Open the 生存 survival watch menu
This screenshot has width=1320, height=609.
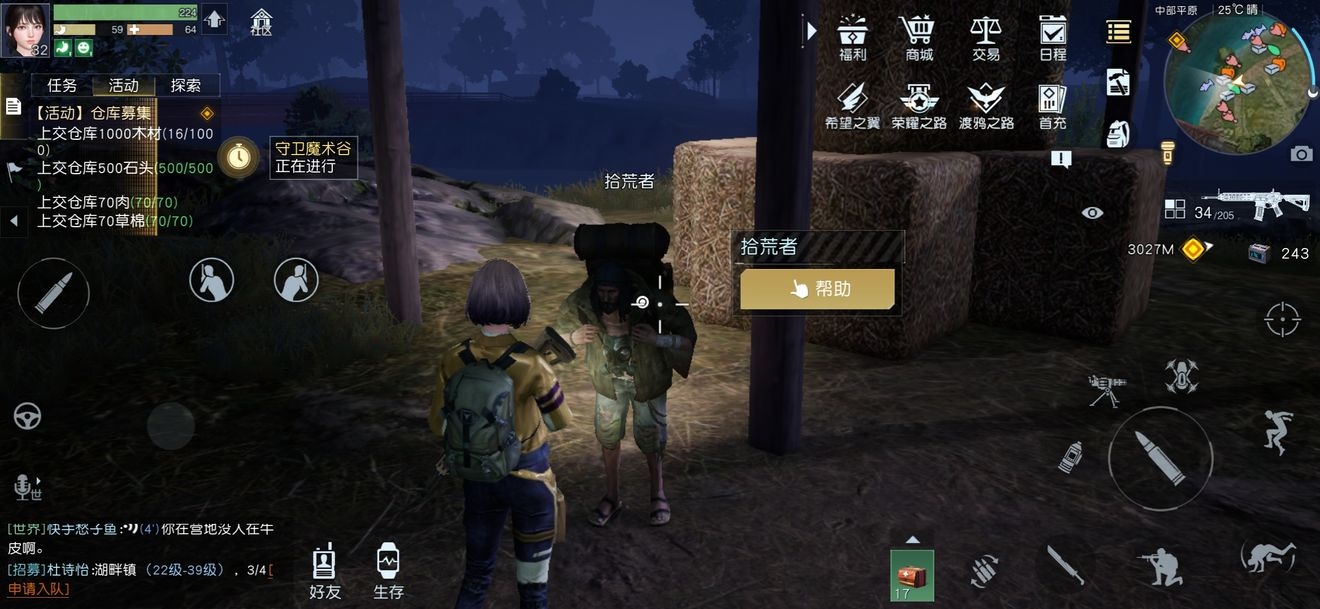[x=388, y=572]
